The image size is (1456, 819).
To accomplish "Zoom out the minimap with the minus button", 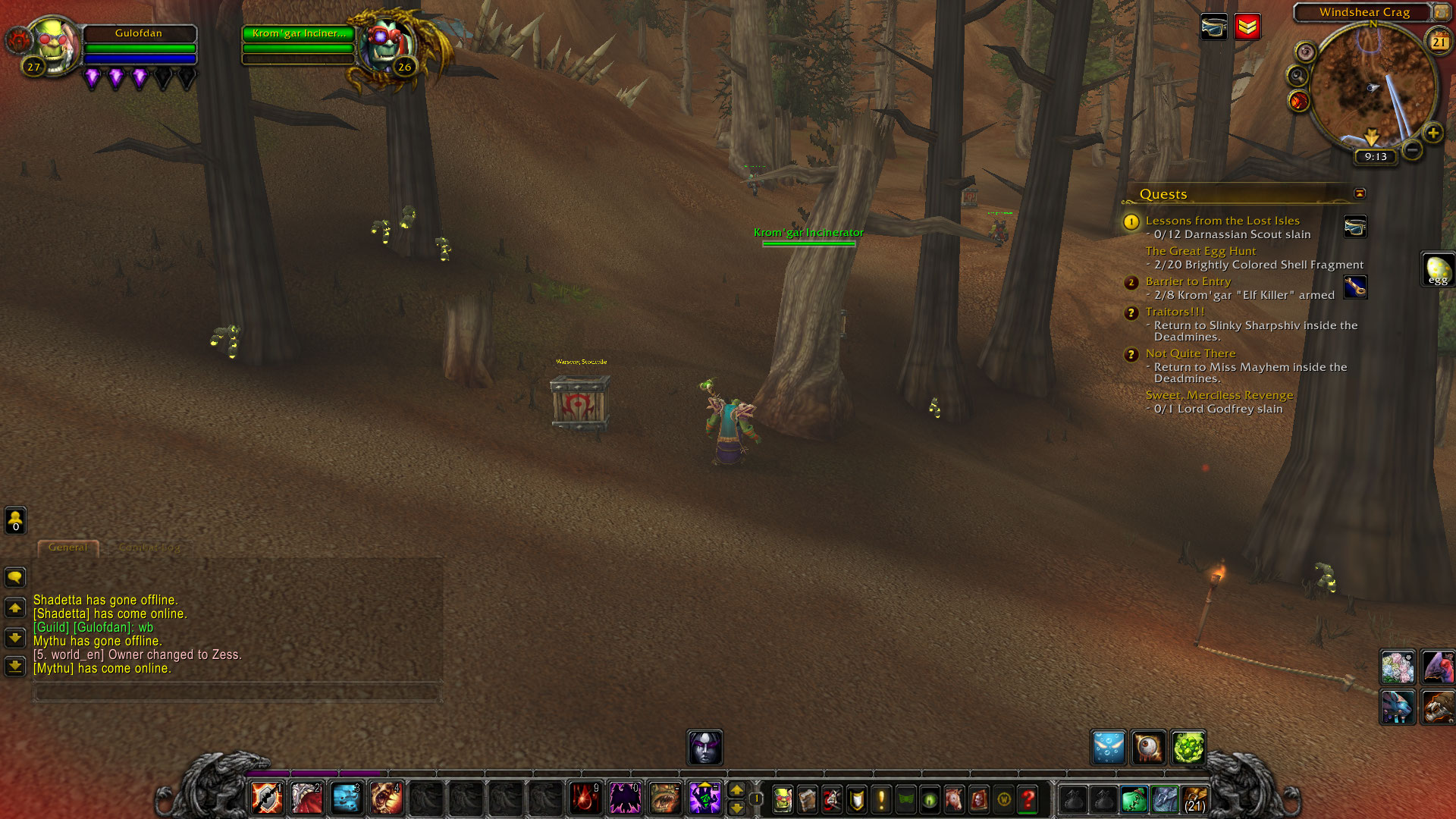I will point(1412,150).
